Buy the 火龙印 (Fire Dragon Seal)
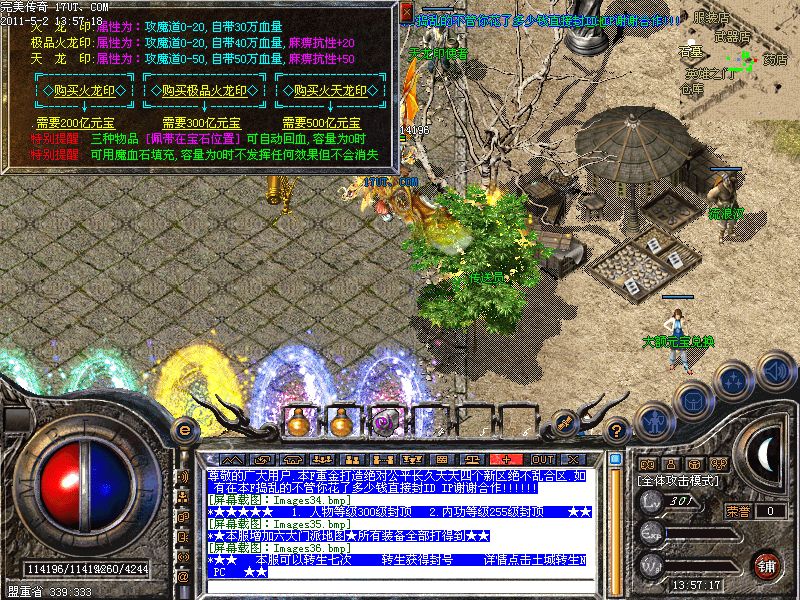800x600 pixels. [84, 90]
